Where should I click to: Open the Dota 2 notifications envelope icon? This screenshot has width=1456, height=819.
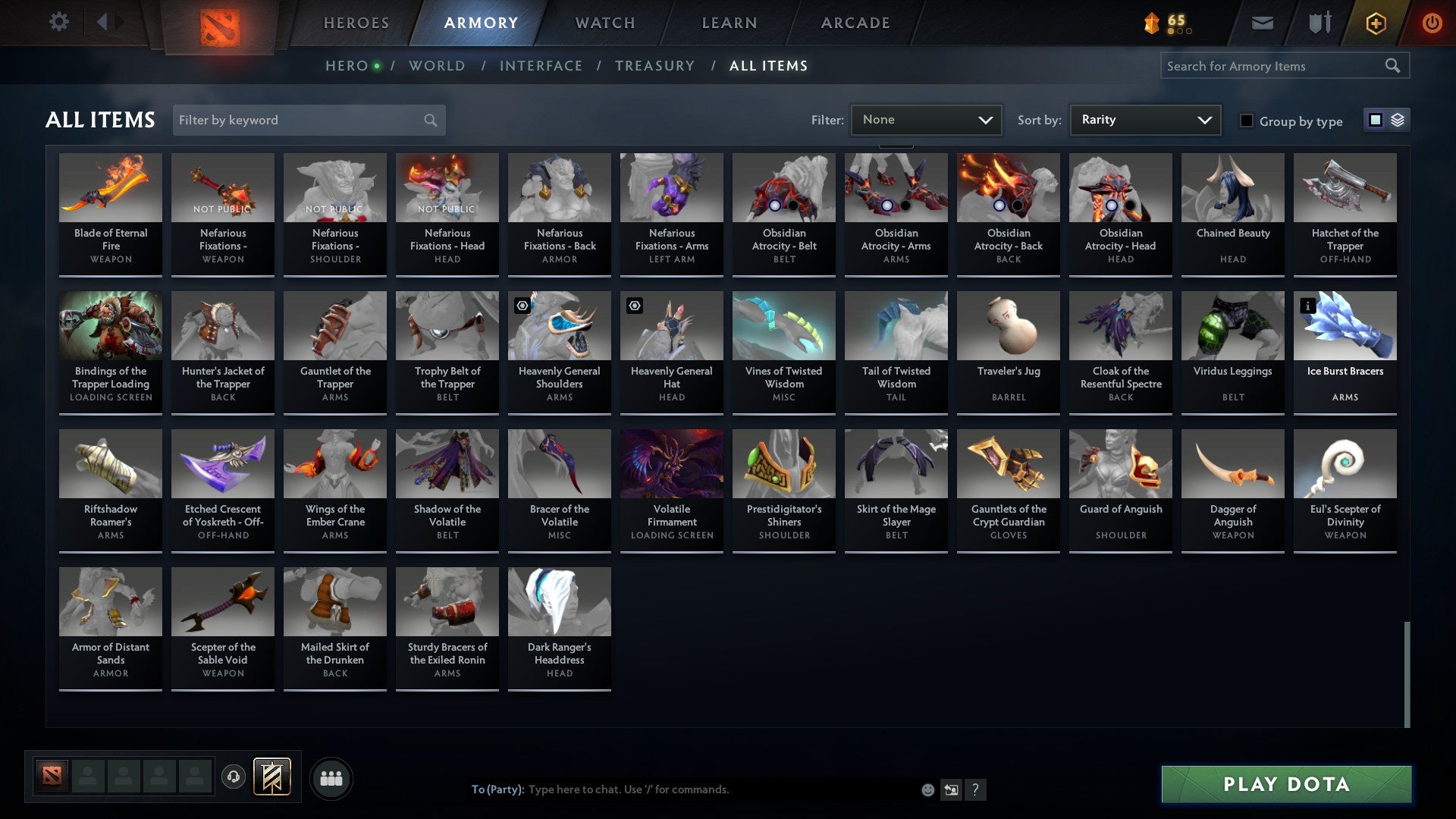1262,23
